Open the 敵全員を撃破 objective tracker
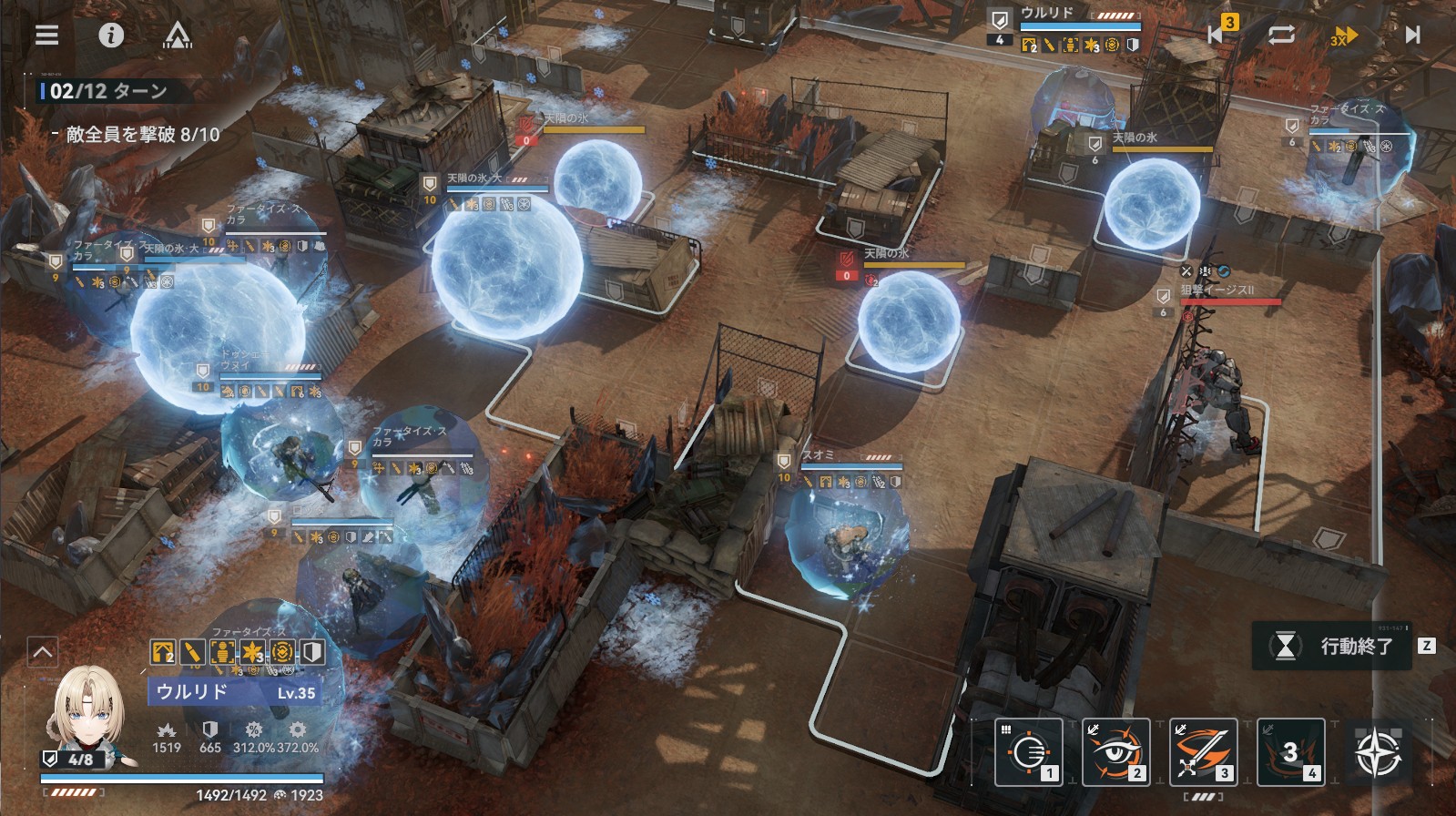This screenshot has height=816, width=1456. coord(143,135)
